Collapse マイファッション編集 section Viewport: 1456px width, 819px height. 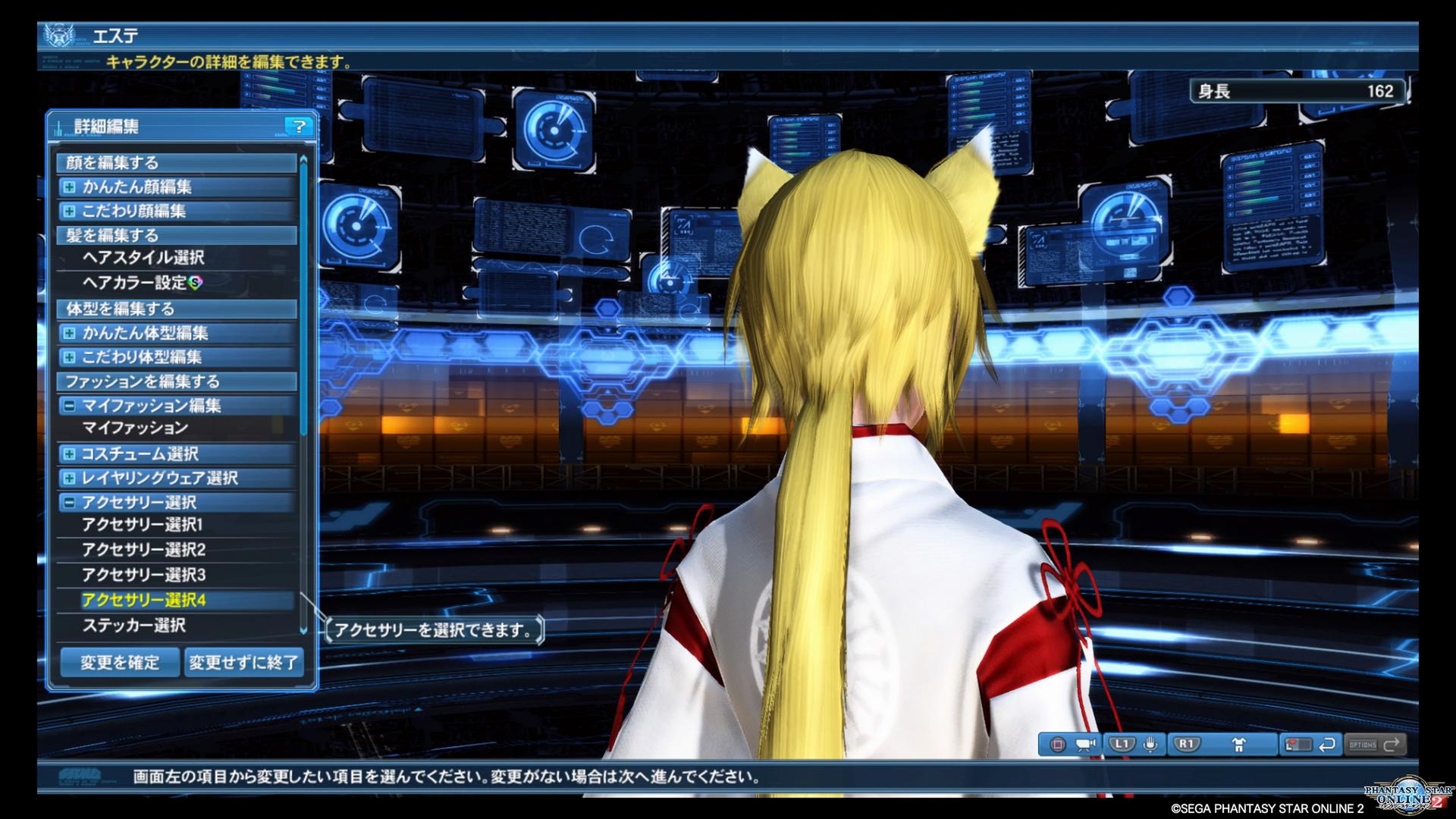(69, 406)
